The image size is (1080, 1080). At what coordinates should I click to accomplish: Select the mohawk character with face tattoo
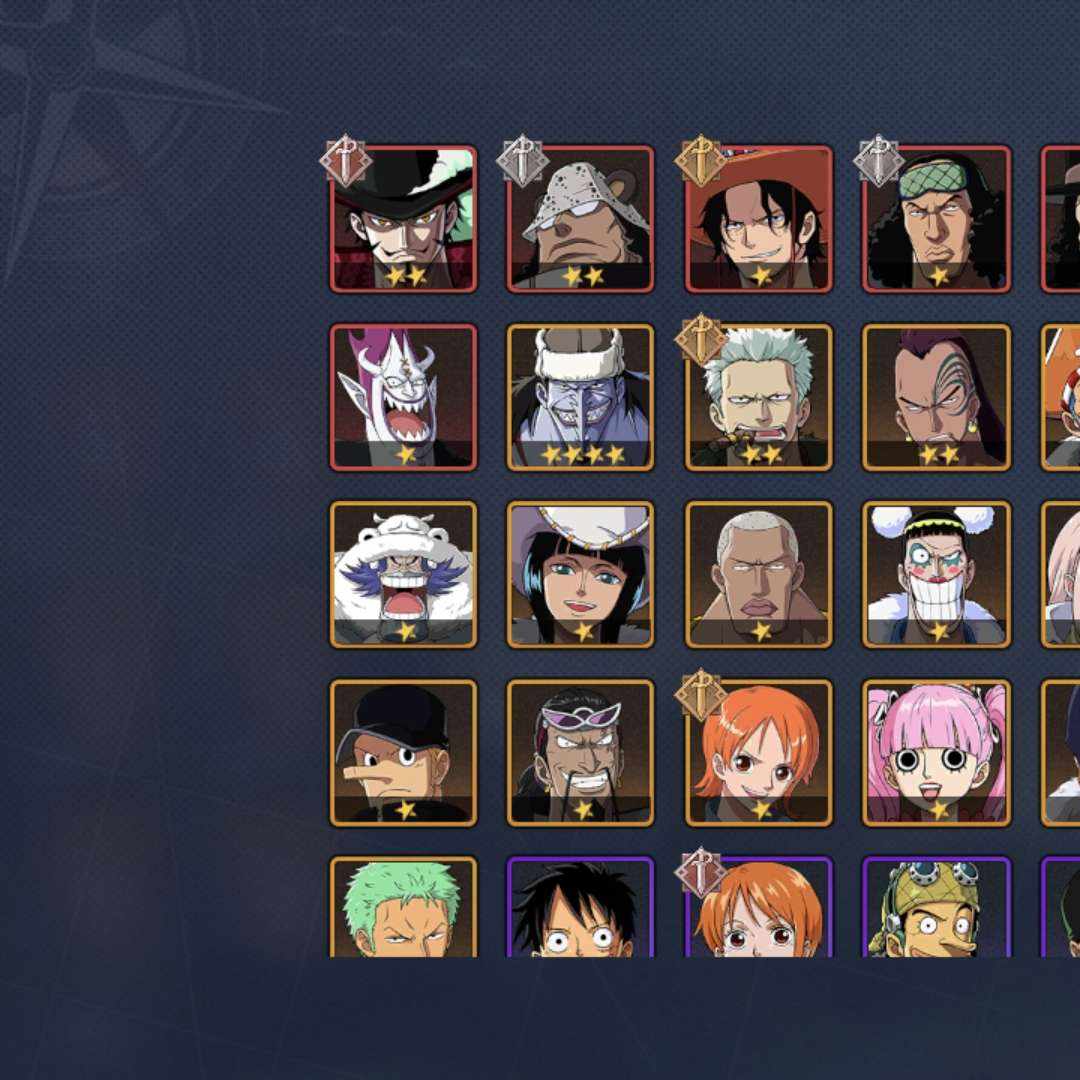click(936, 397)
